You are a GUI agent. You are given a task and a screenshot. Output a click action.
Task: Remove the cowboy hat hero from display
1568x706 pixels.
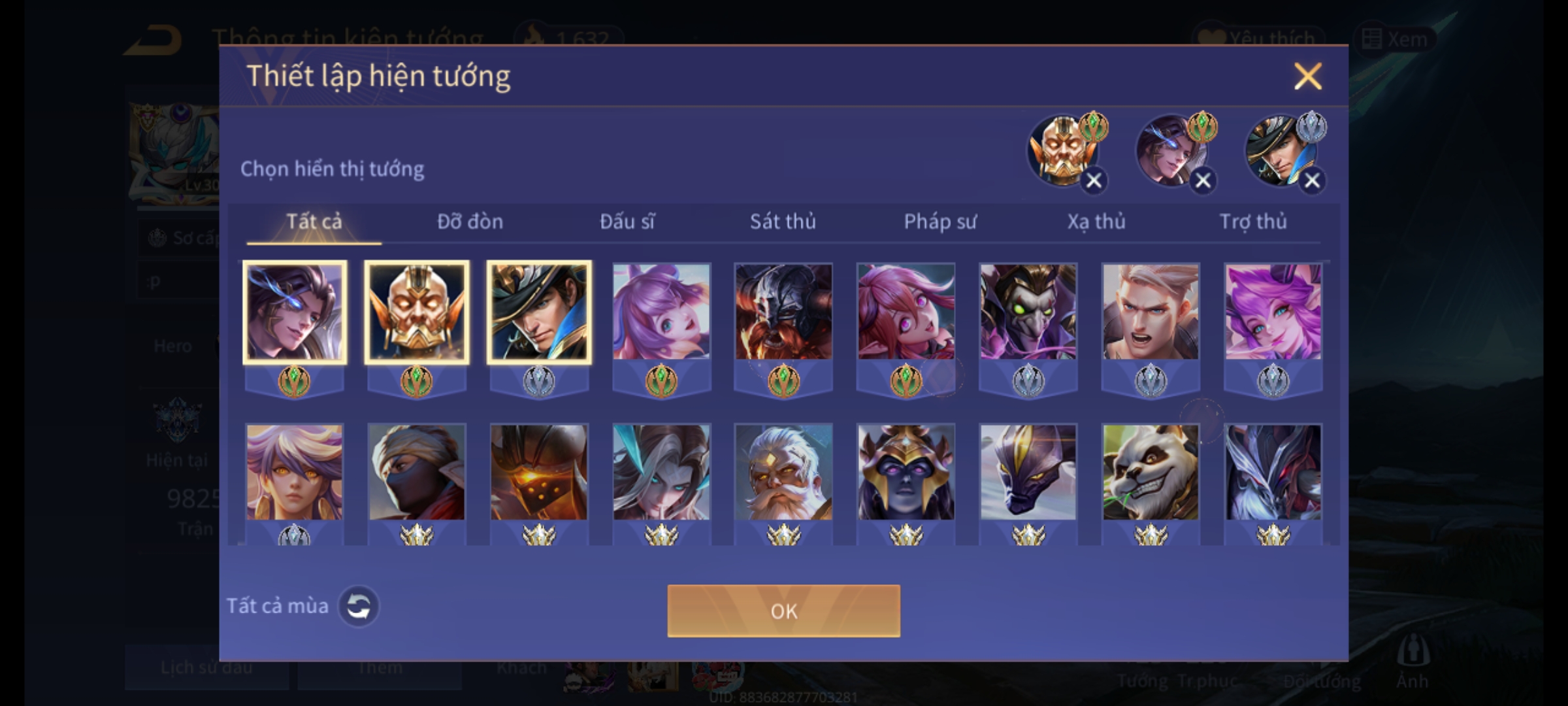[x=1312, y=181]
